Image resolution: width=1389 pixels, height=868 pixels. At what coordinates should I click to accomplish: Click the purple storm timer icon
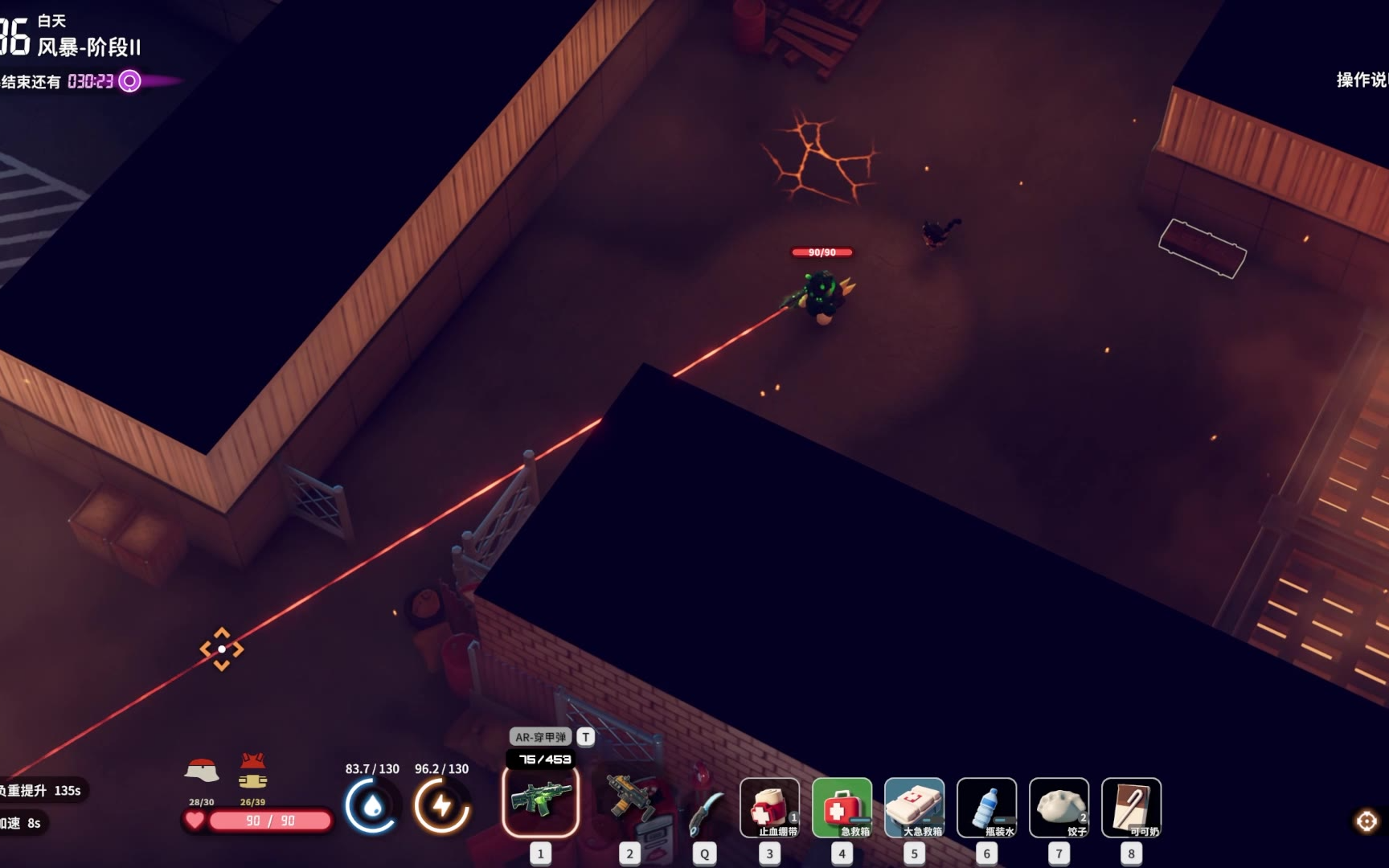[129, 81]
